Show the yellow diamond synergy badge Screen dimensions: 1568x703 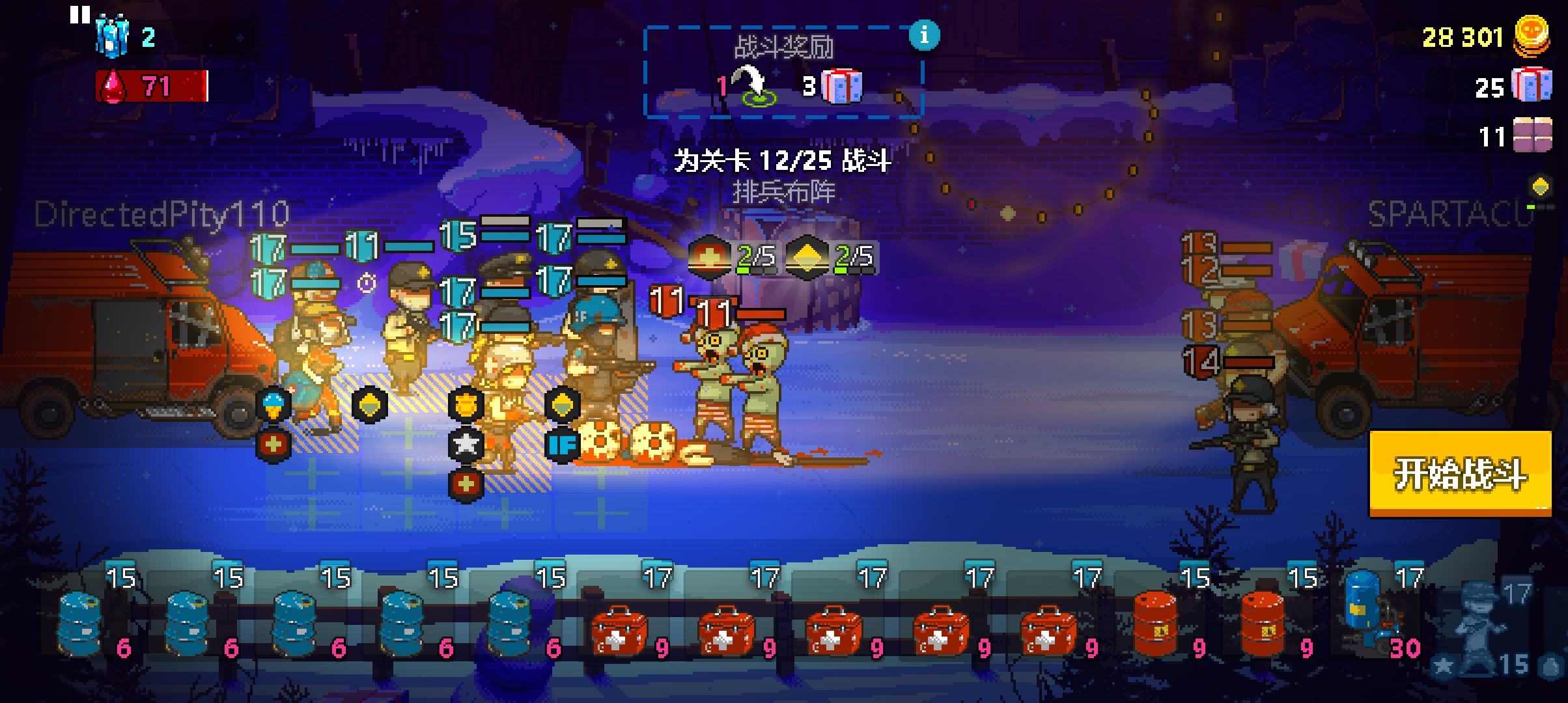[806, 258]
